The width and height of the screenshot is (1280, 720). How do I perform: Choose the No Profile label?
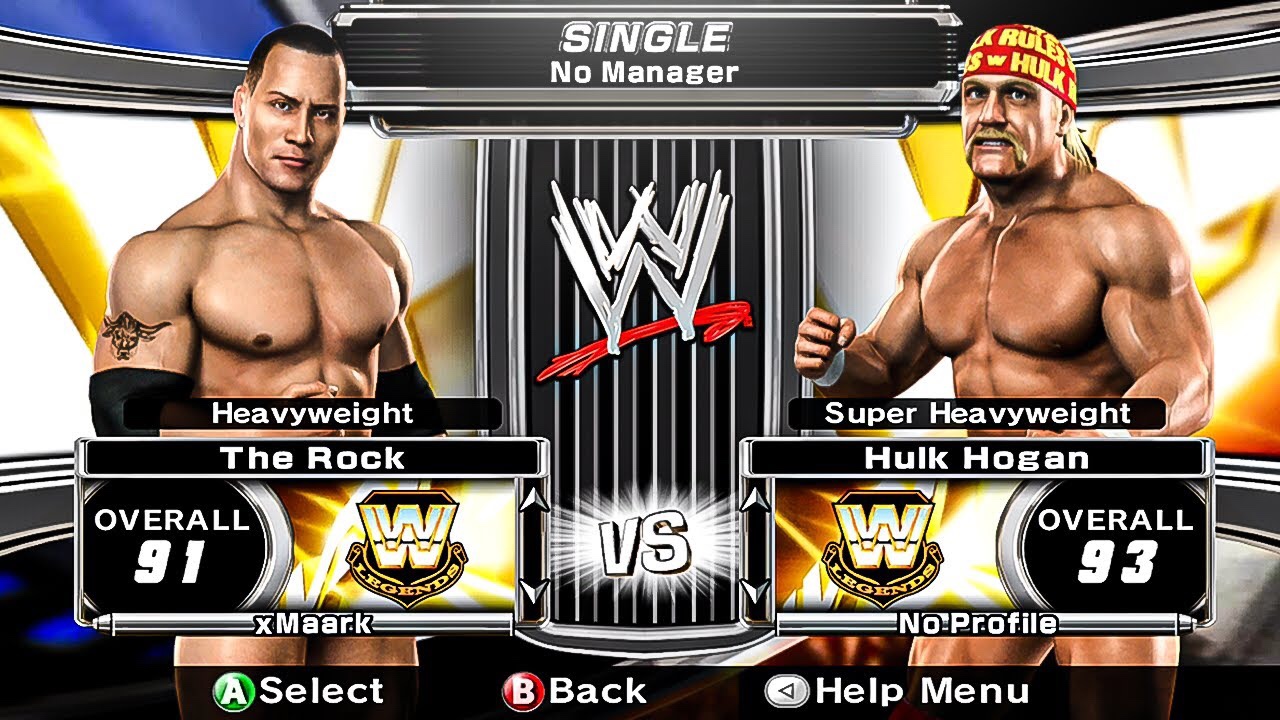(977, 624)
